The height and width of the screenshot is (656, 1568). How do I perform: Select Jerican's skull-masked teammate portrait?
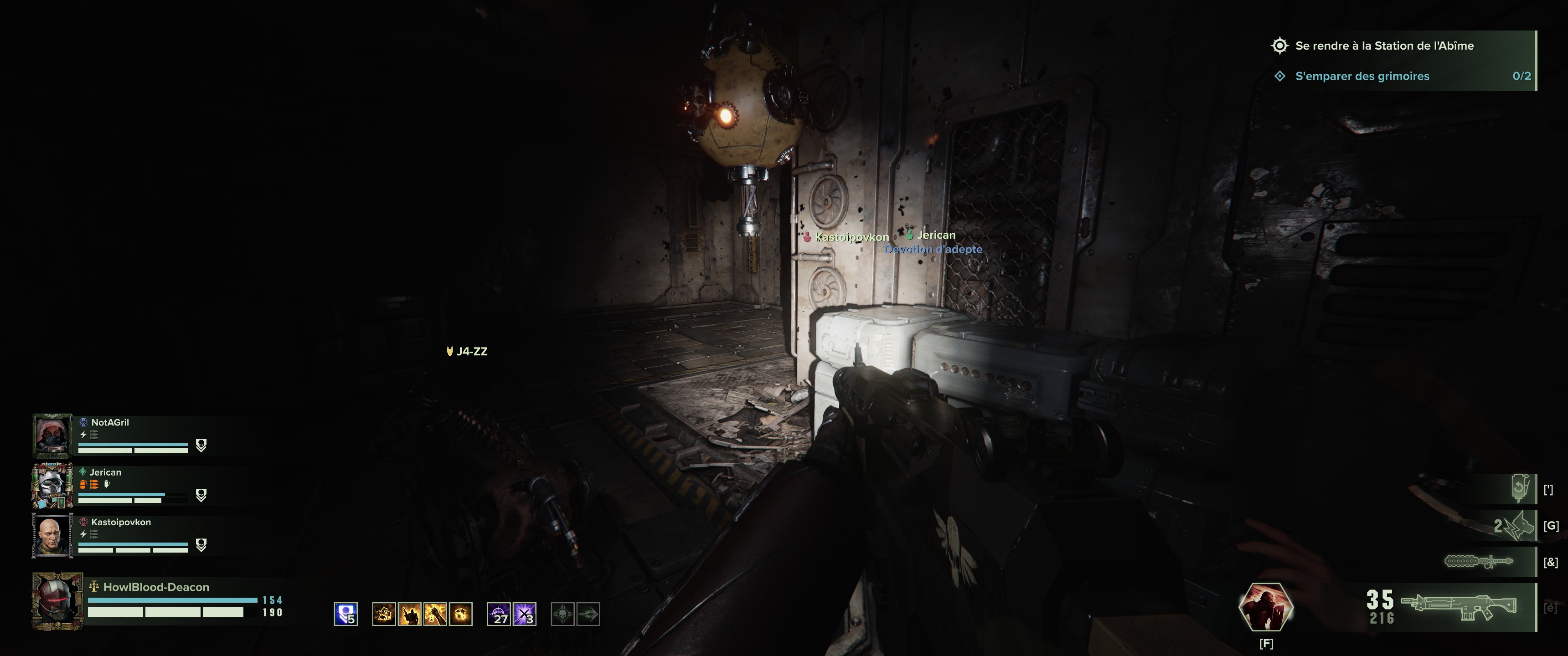[52, 486]
